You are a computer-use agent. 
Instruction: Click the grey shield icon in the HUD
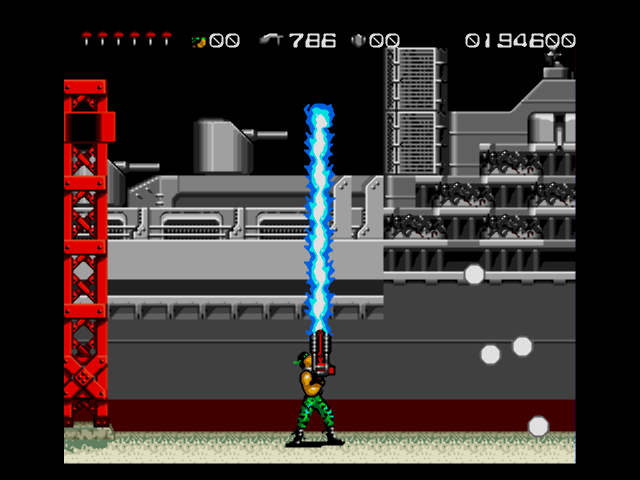pos(357,41)
